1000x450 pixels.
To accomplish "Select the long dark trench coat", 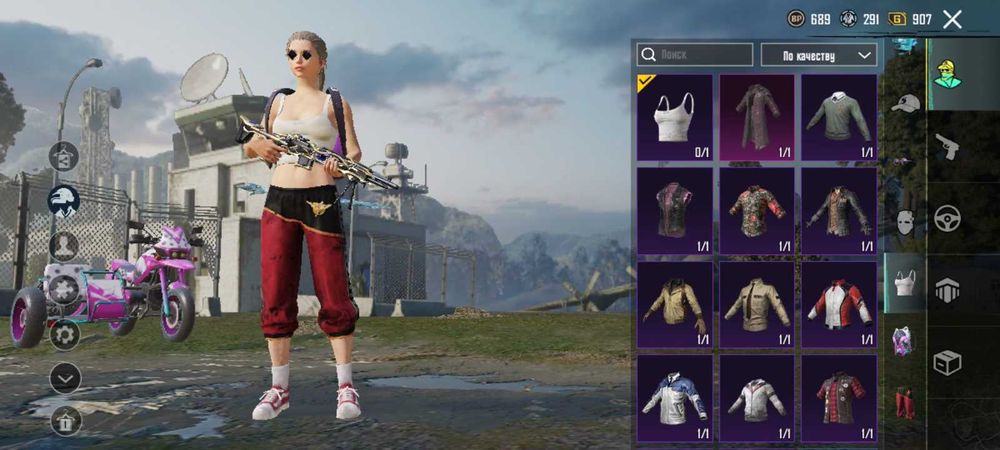I will [x=757, y=117].
